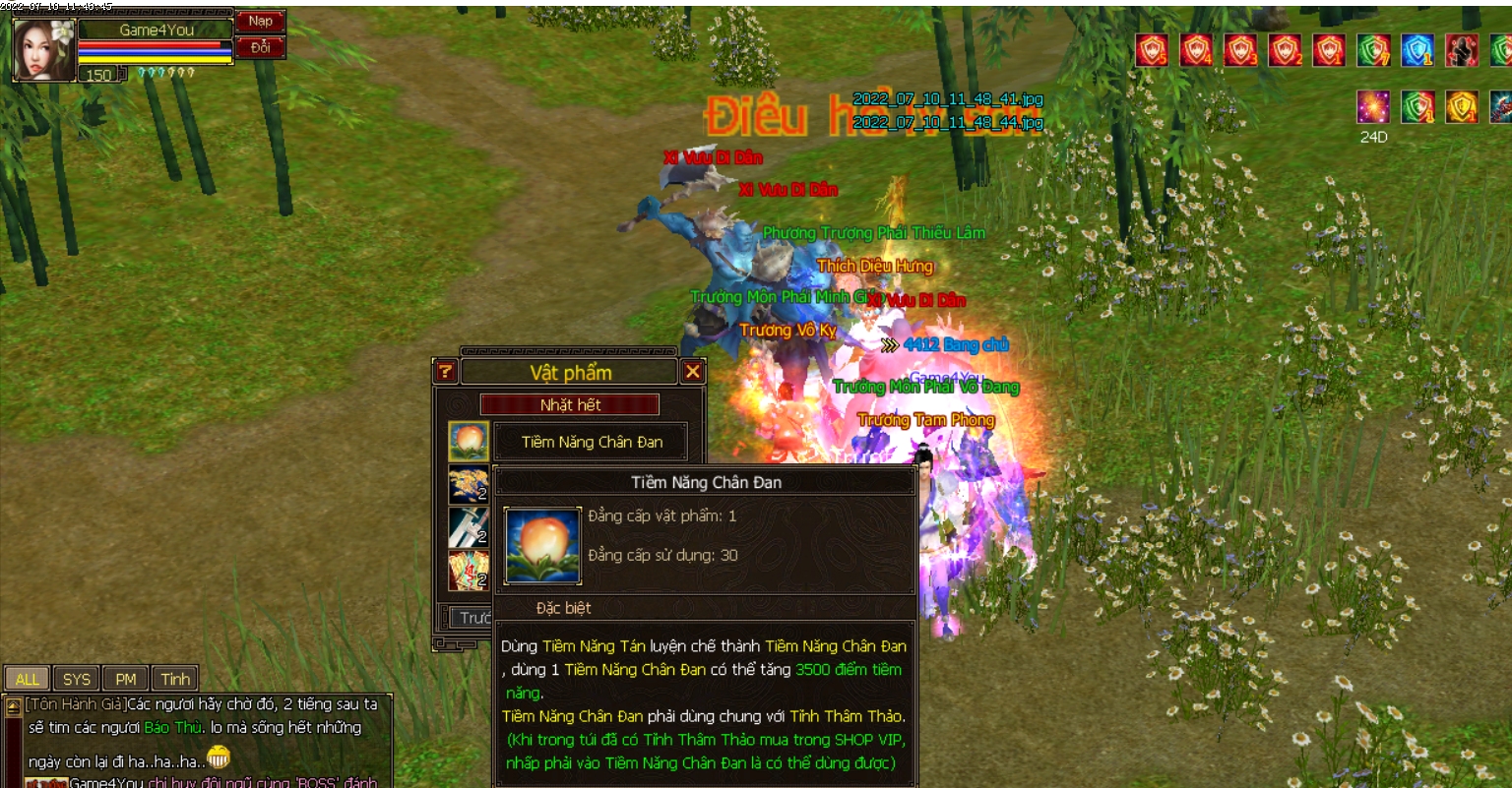Click the Tiềm Năng Chân Đan name row
The width and height of the screenshot is (1512, 788).
(x=592, y=442)
